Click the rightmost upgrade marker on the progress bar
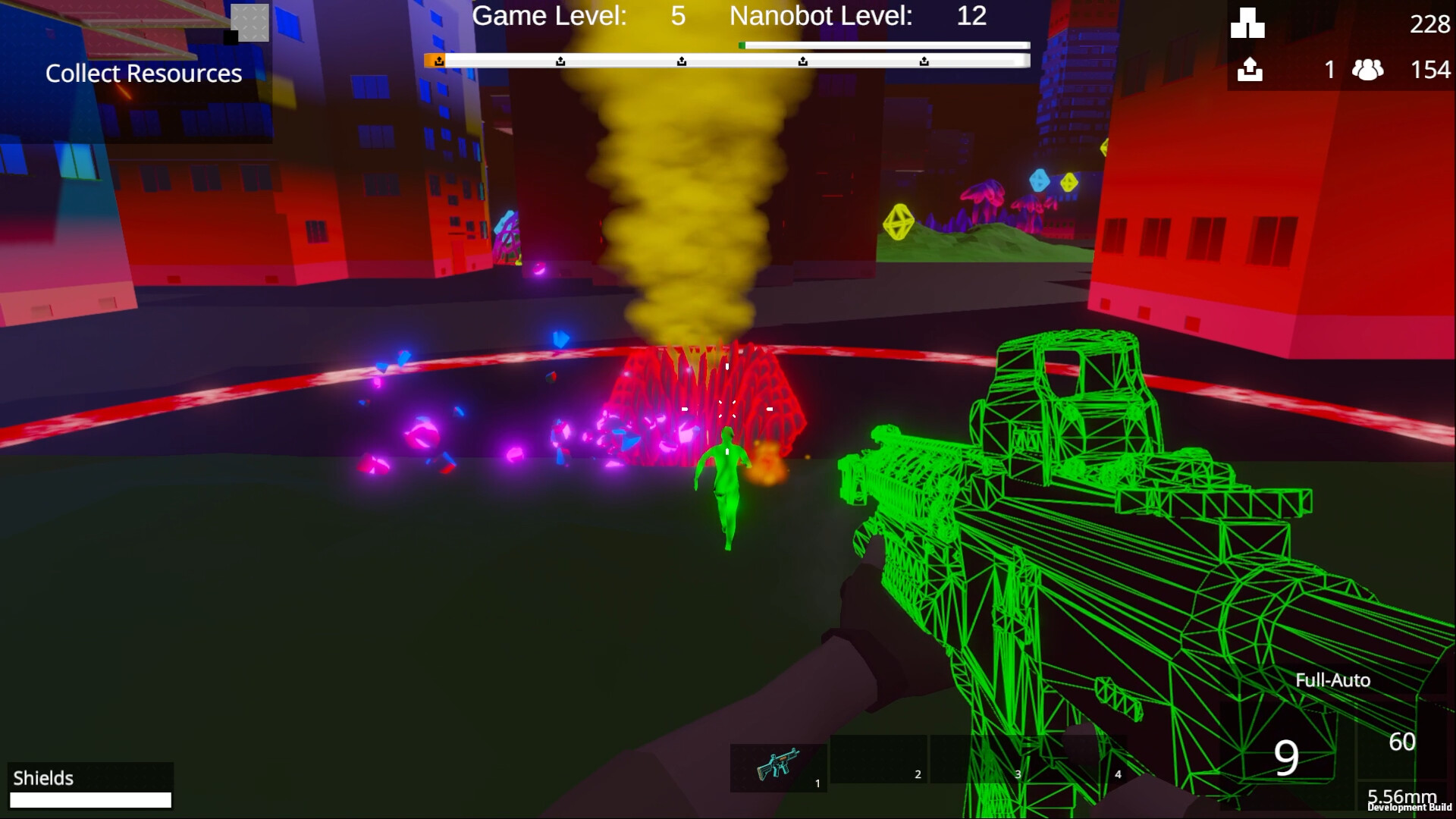The width and height of the screenshot is (1456, 819). pos(924,59)
